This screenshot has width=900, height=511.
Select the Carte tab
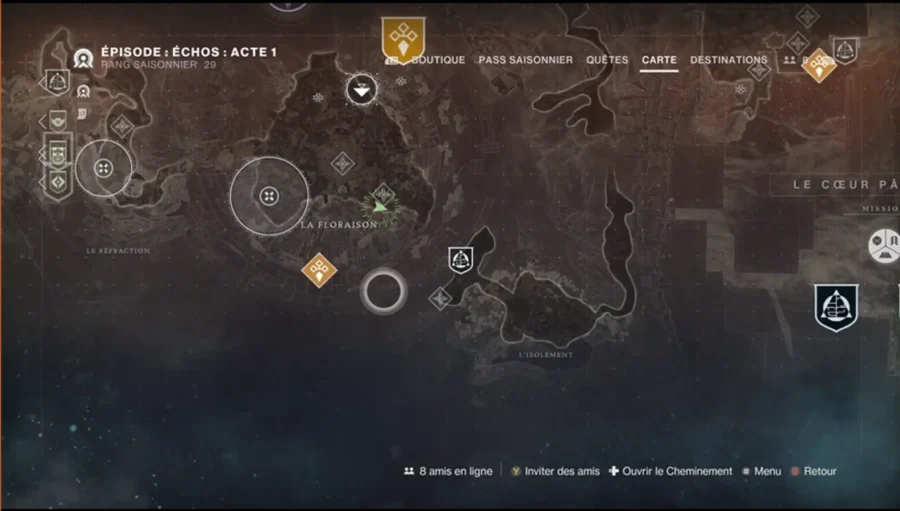659,60
